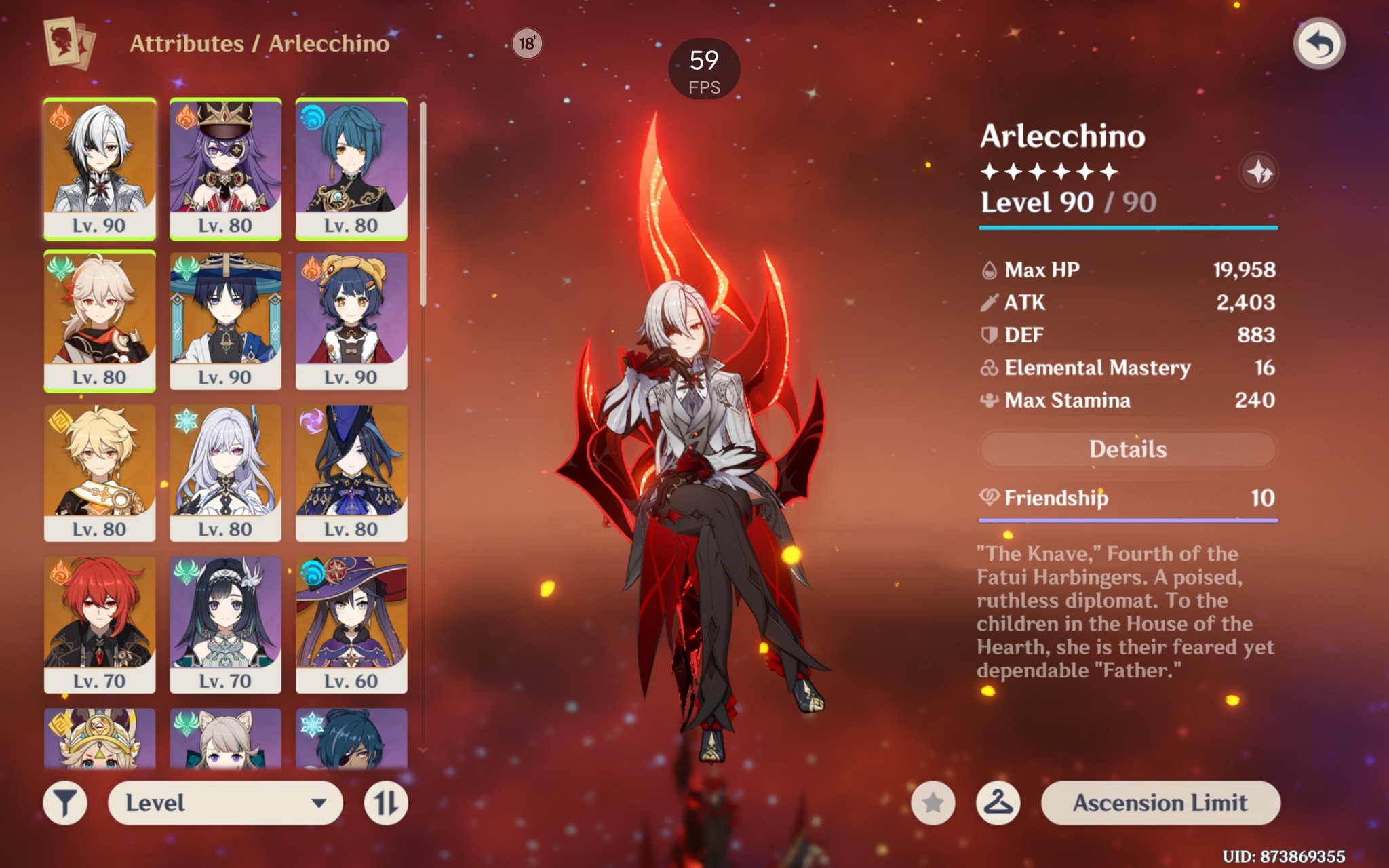Select the bear-hood Pyro Lv. 90 character
This screenshot has height=868, width=1389.
click(x=351, y=320)
